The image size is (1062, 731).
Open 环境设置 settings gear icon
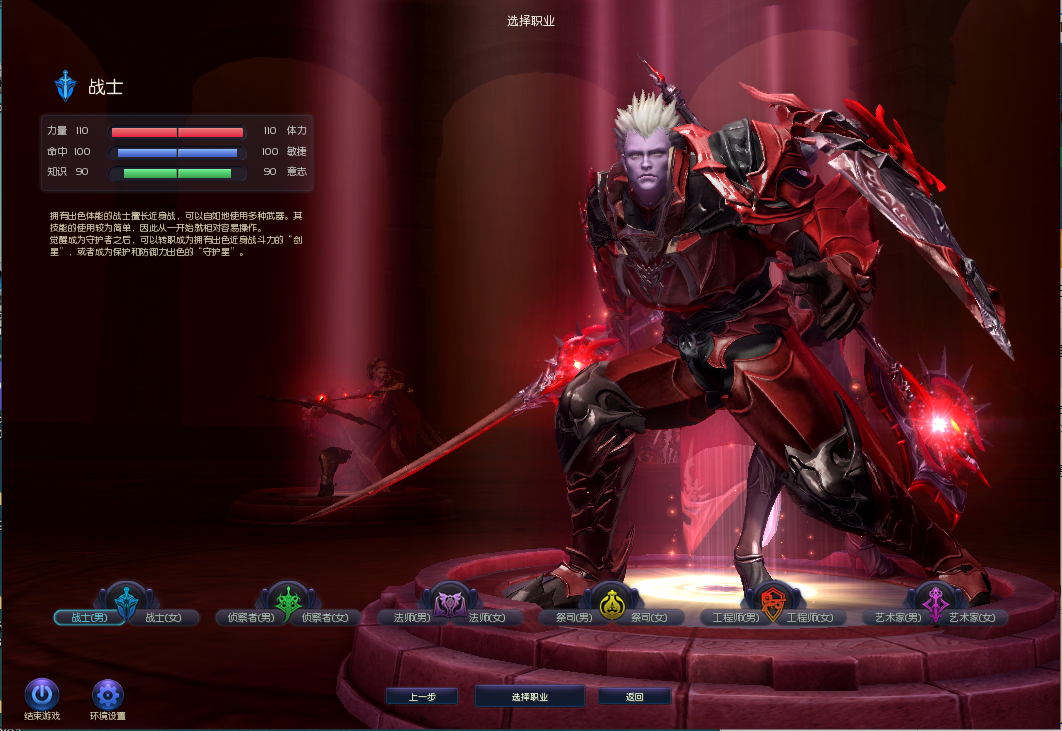click(x=107, y=694)
